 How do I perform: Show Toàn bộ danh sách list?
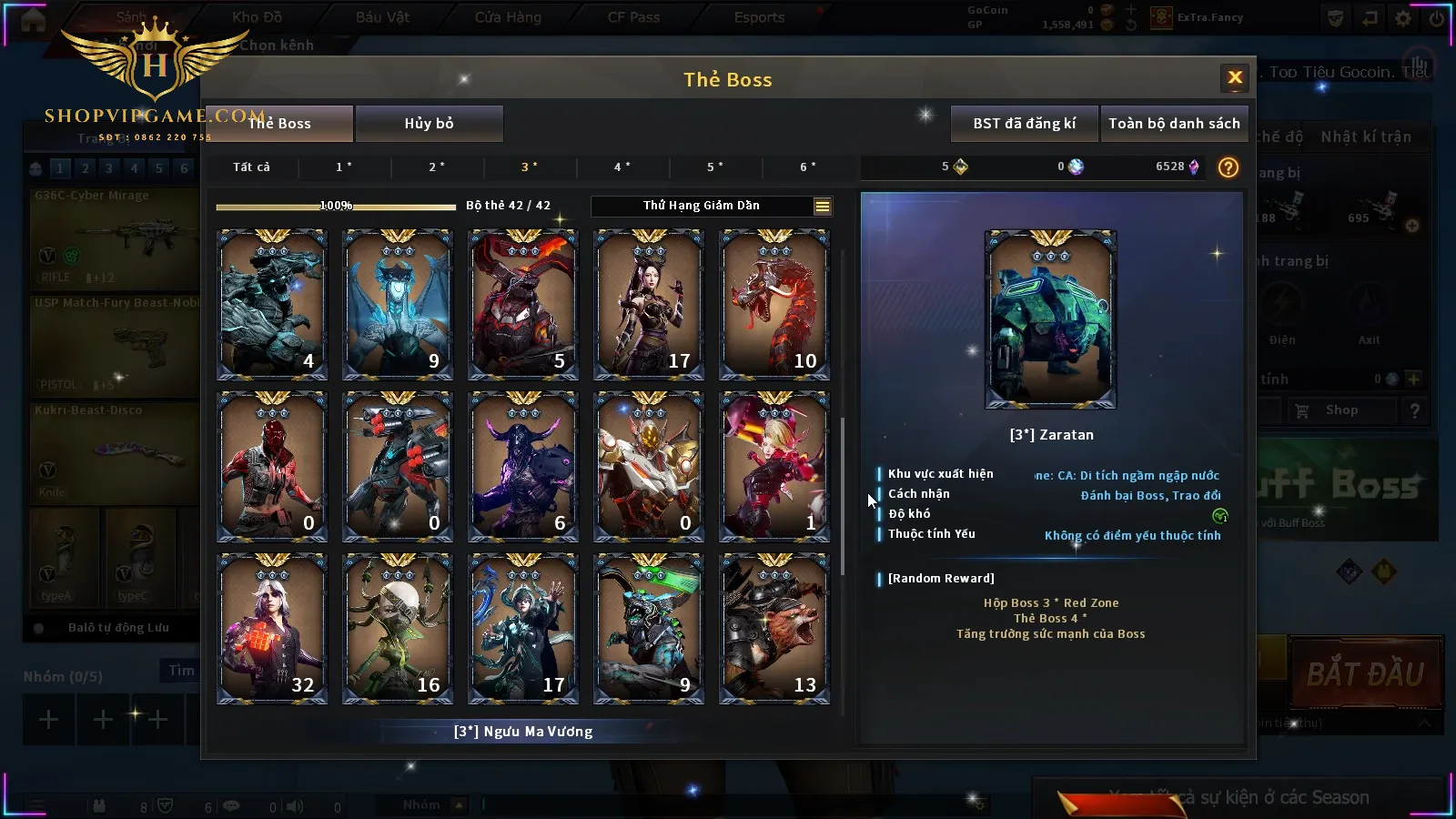point(1174,124)
